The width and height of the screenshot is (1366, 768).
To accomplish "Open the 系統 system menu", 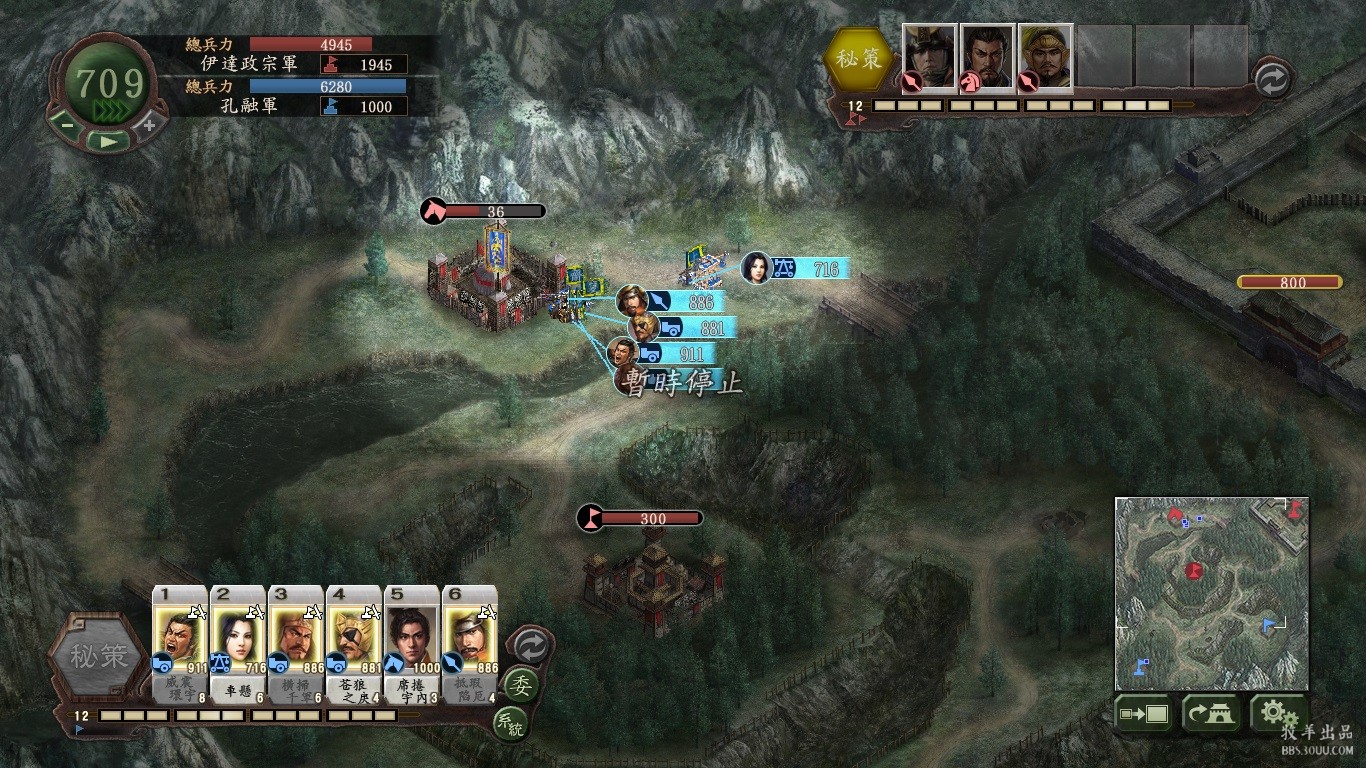I will click(x=509, y=724).
